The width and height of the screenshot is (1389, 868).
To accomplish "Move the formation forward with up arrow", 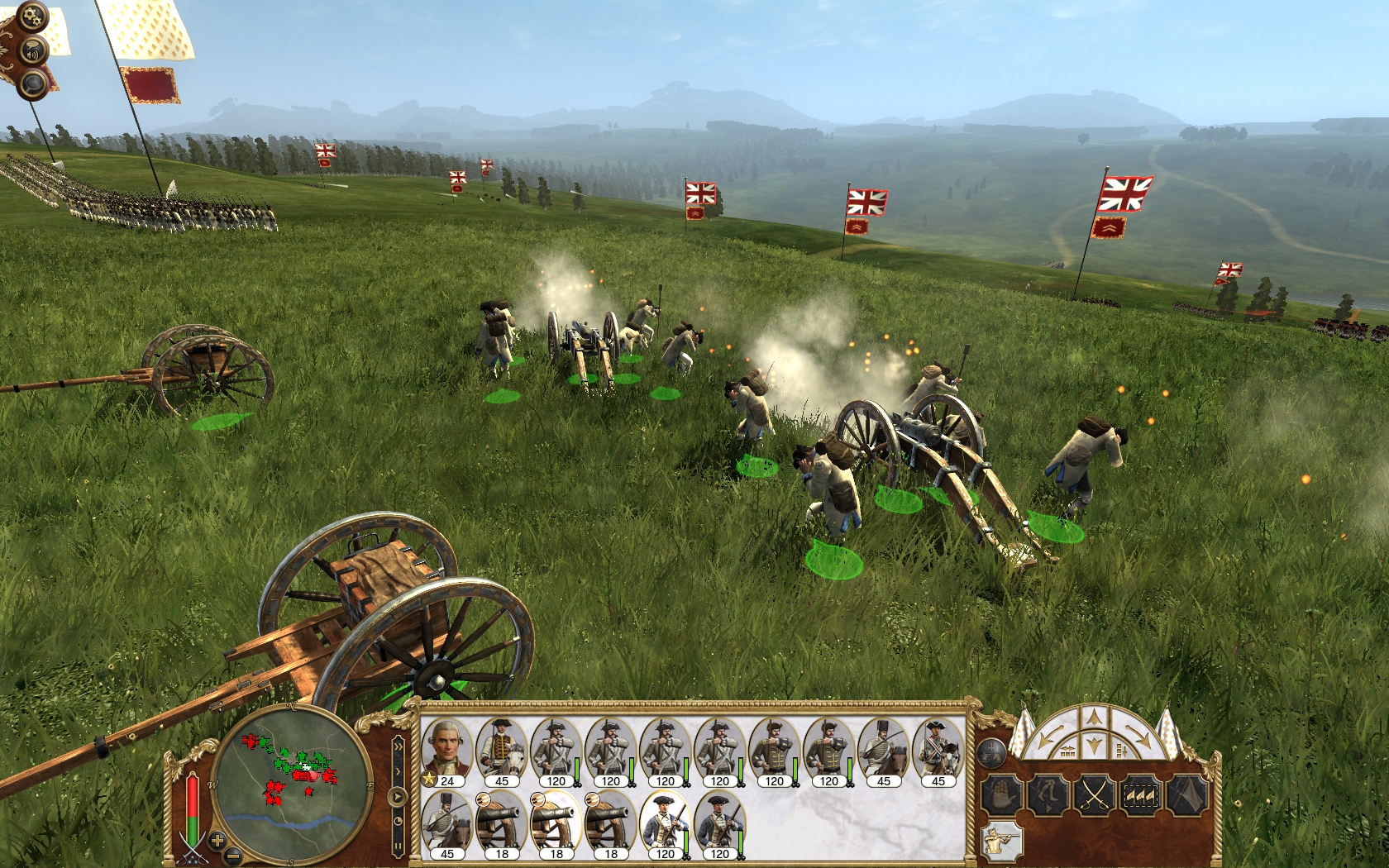I will click(x=1094, y=717).
